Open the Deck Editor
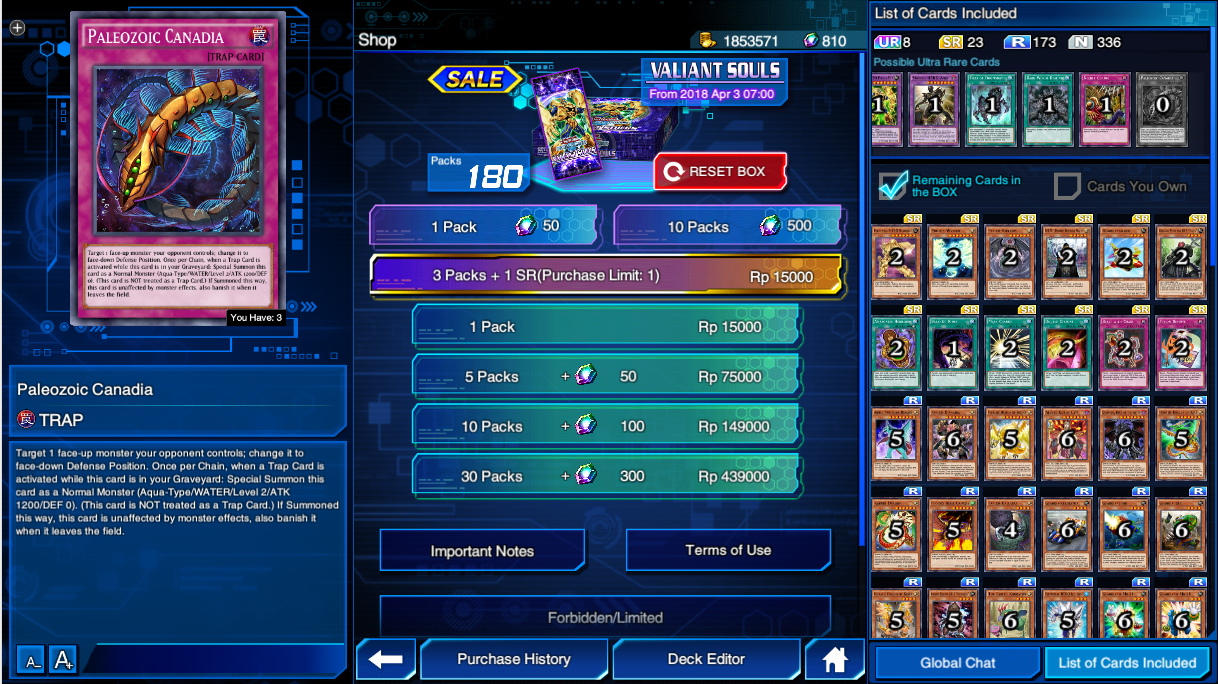 pyautogui.click(x=706, y=659)
